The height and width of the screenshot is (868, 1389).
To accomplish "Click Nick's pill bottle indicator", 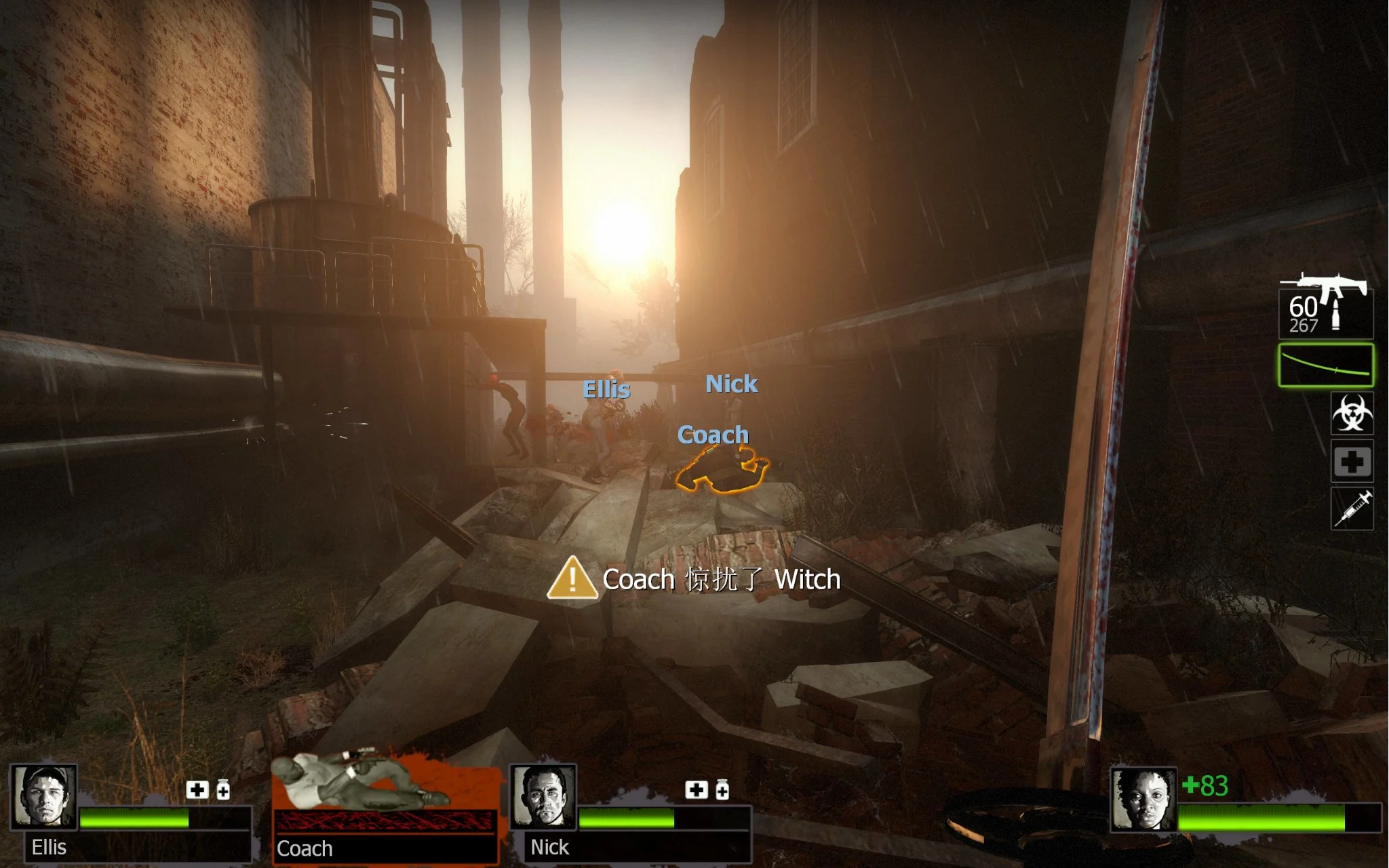I will click(x=722, y=790).
